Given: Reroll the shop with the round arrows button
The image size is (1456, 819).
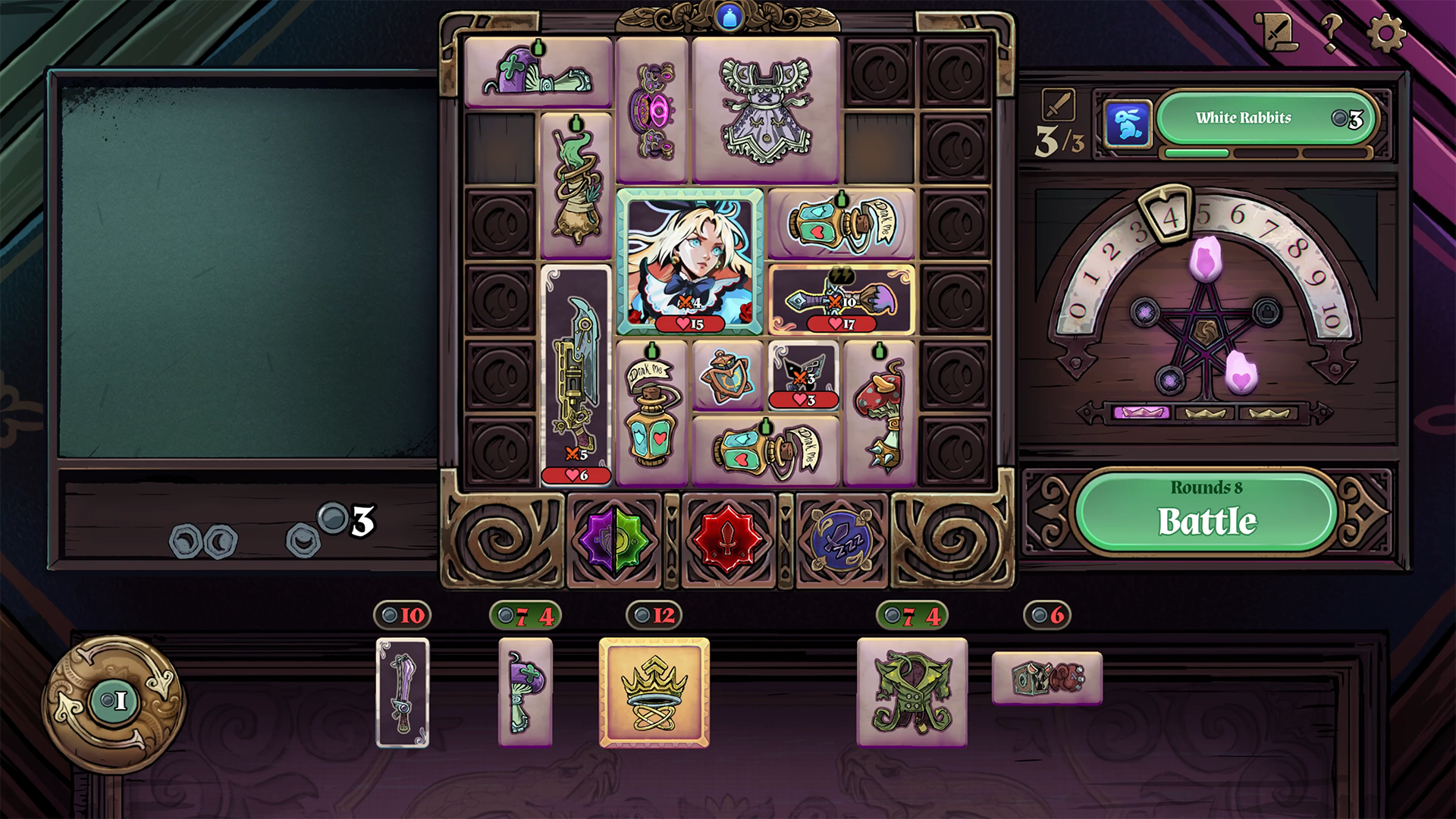Looking at the screenshot, I should tap(113, 701).
